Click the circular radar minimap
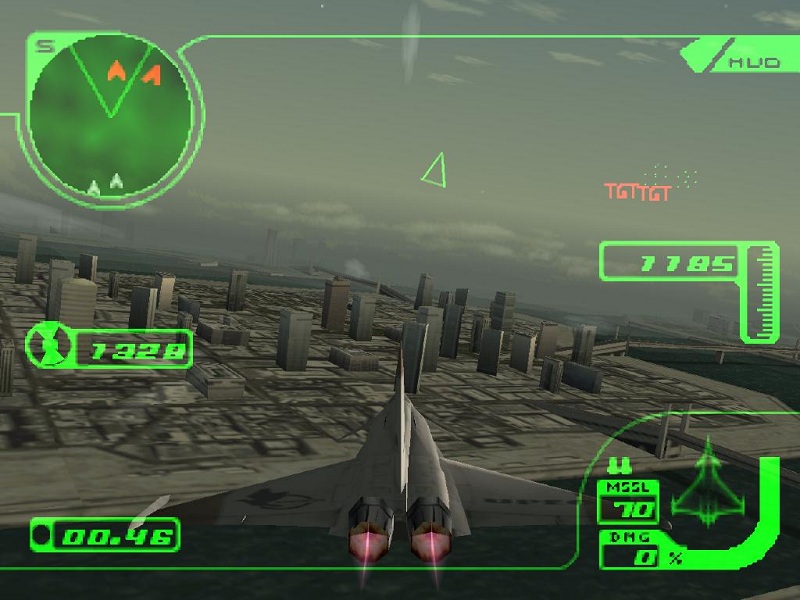Viewport: 800px width, 600px height. 110,117
